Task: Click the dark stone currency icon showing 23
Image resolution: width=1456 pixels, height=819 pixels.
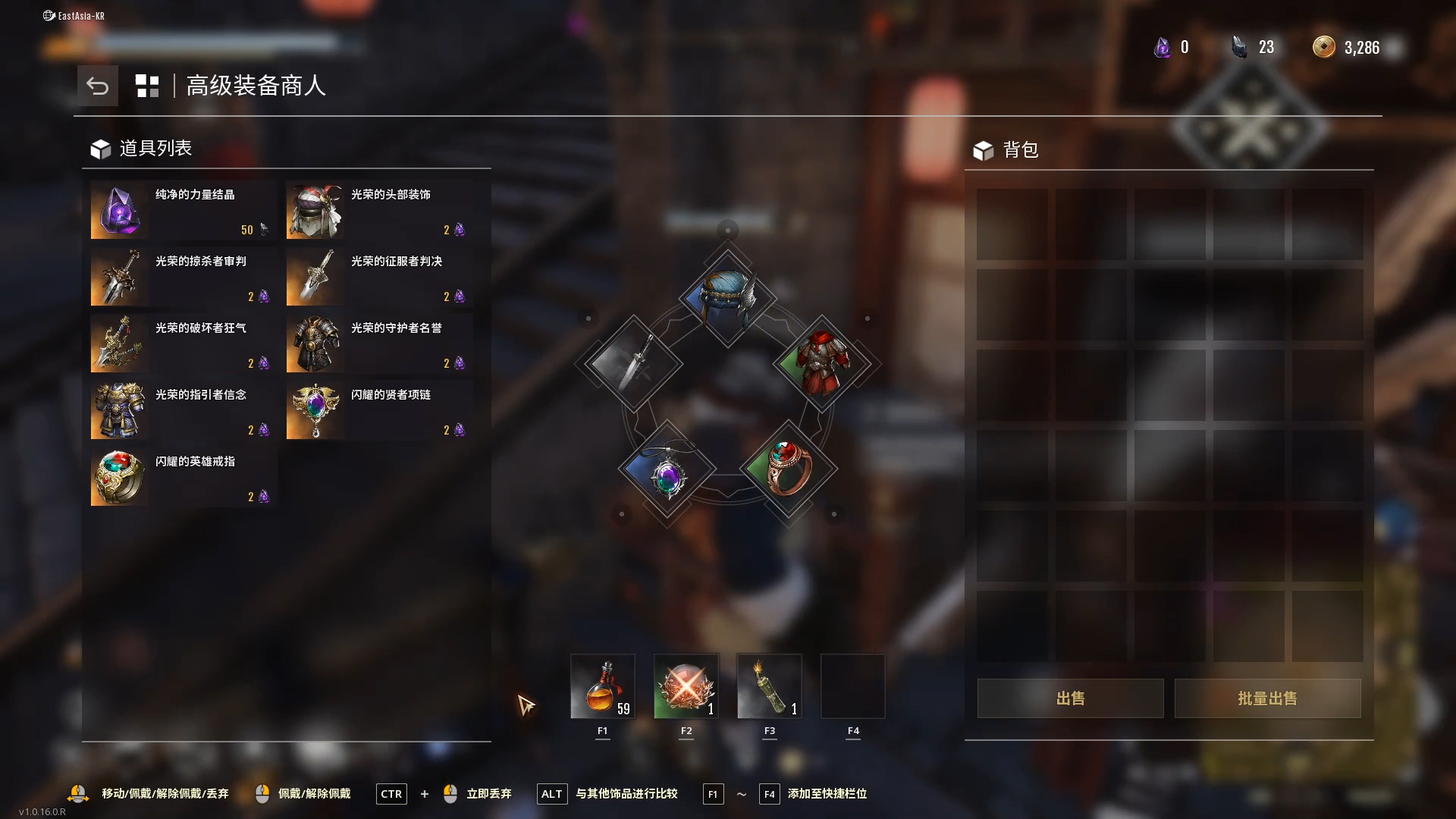Action: [1241, 46]
